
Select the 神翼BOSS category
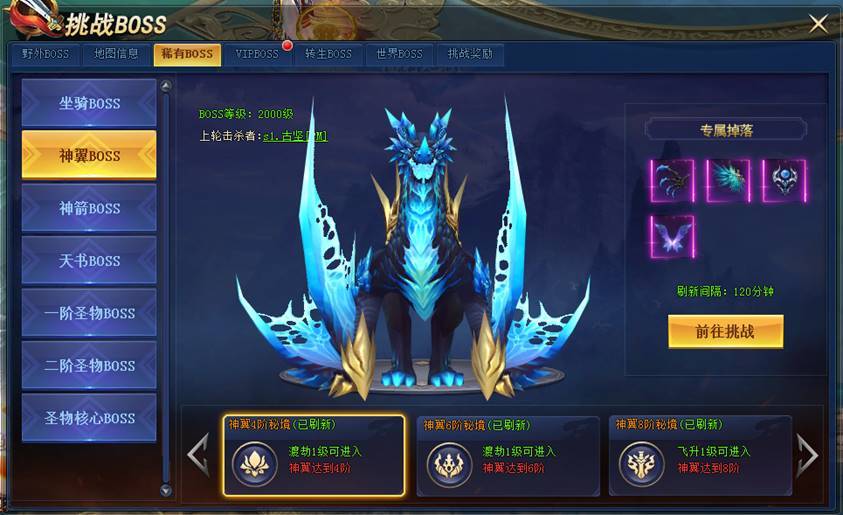89,155
